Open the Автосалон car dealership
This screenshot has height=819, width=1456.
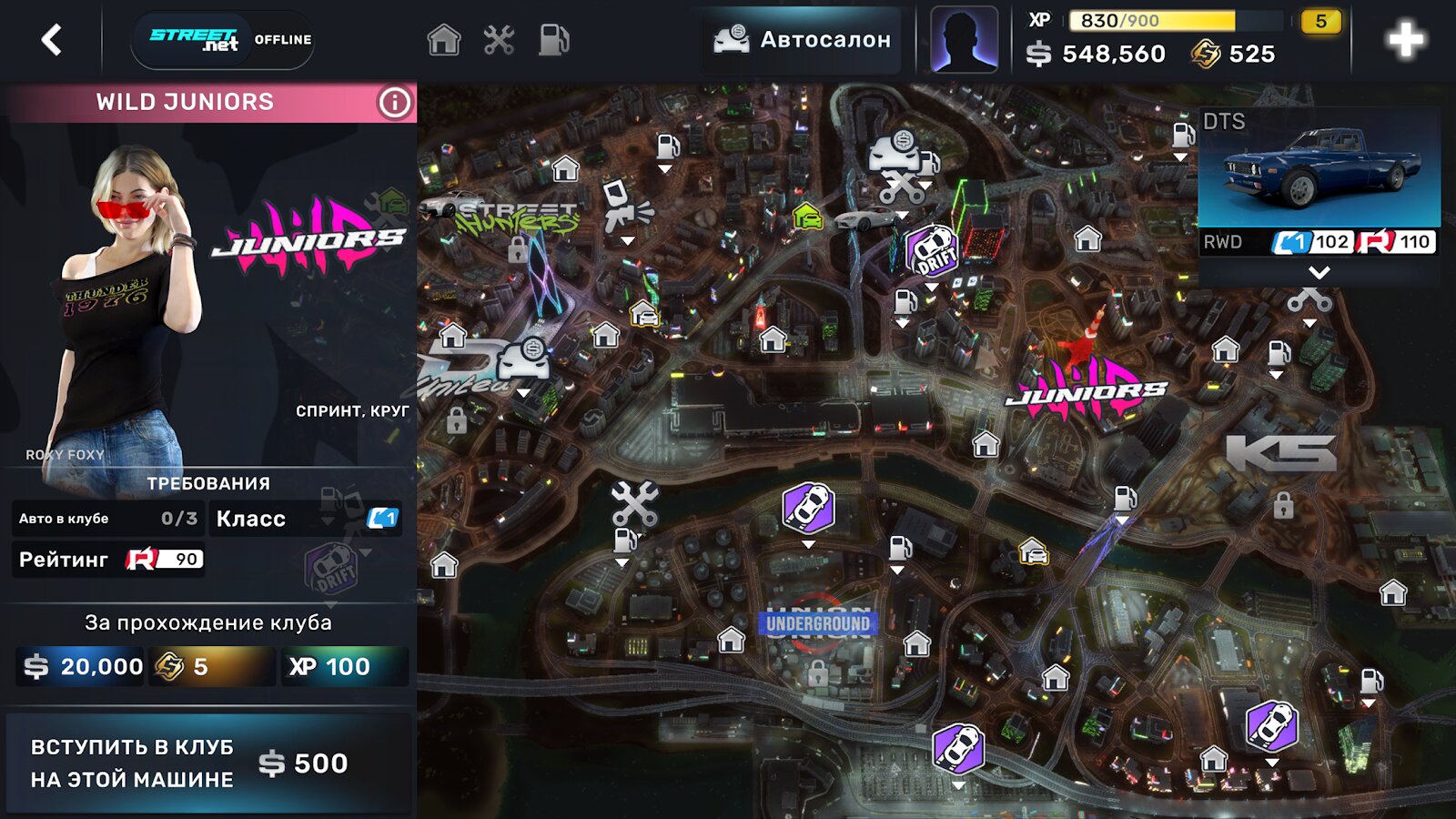(803, 40)
